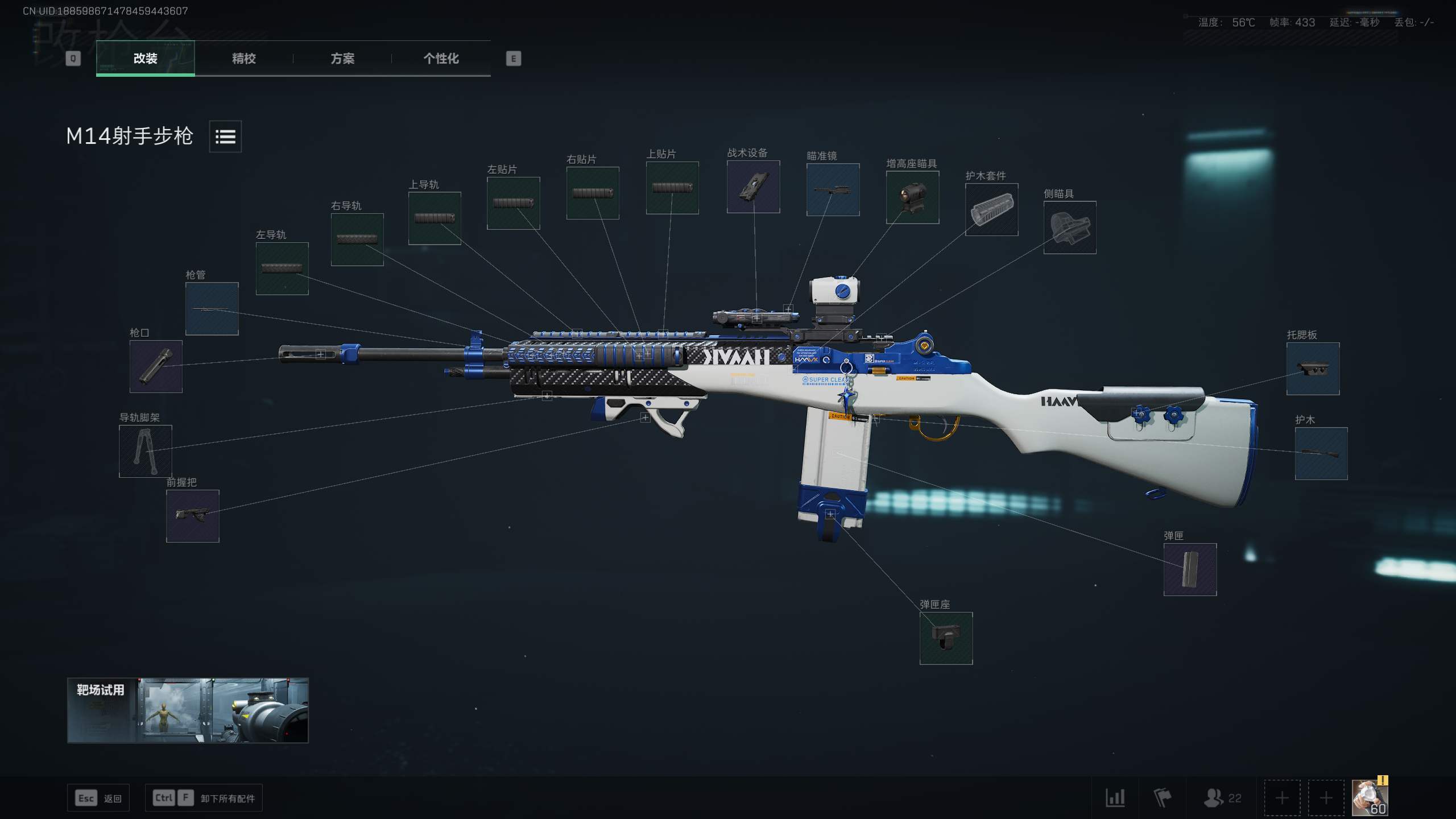Open the 瞄准镜 scope attachment slot
The height and width of the screenshot is (819, 1456).
tap(833, 191)
